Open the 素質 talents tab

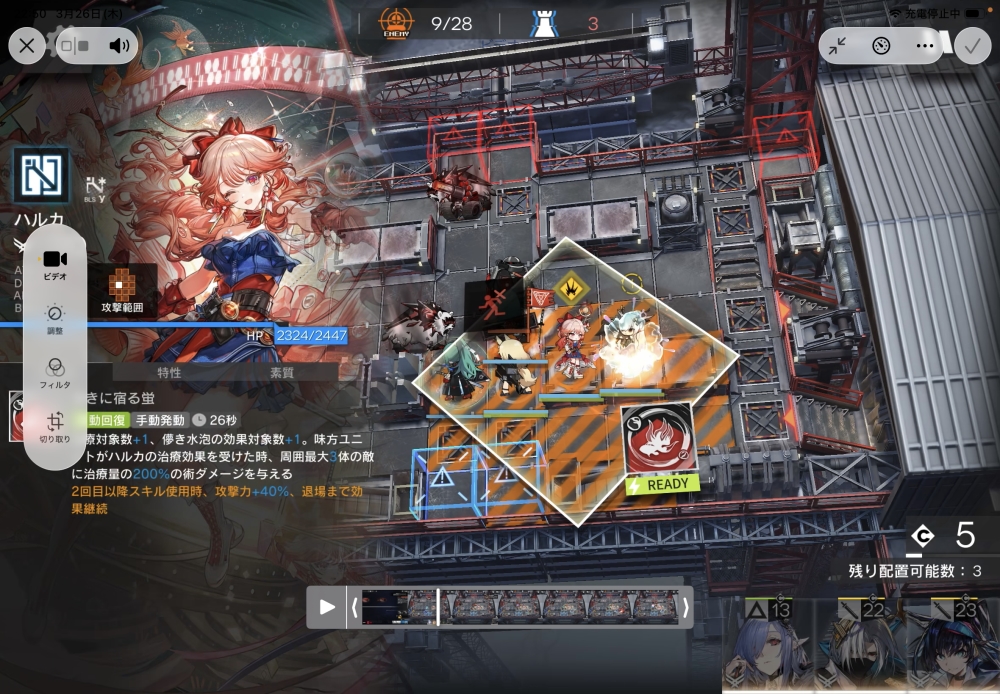click(x=282, y=372)
